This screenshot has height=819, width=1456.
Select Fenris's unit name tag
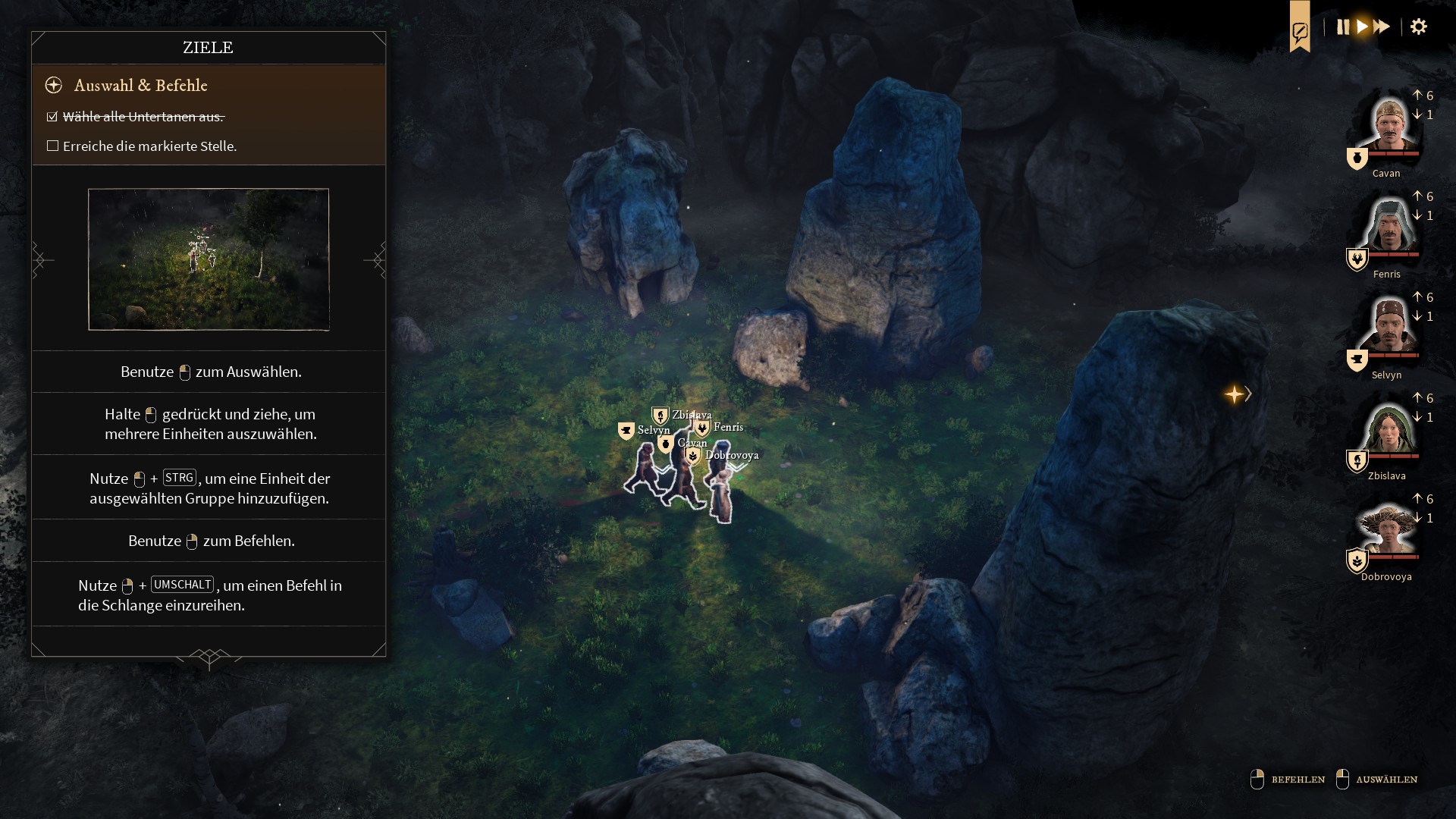[728, 427]
